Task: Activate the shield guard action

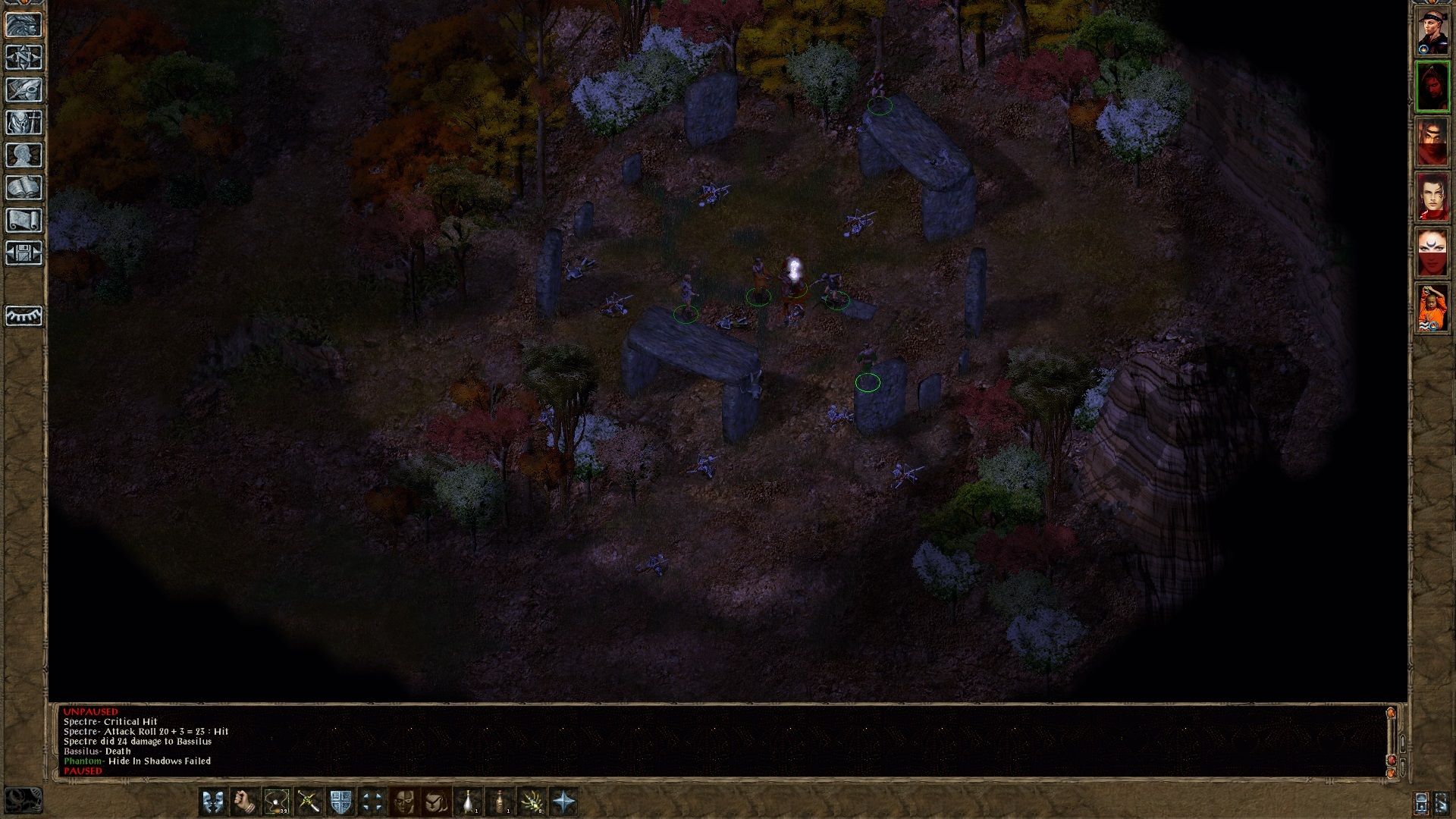Action: (340, 802)
